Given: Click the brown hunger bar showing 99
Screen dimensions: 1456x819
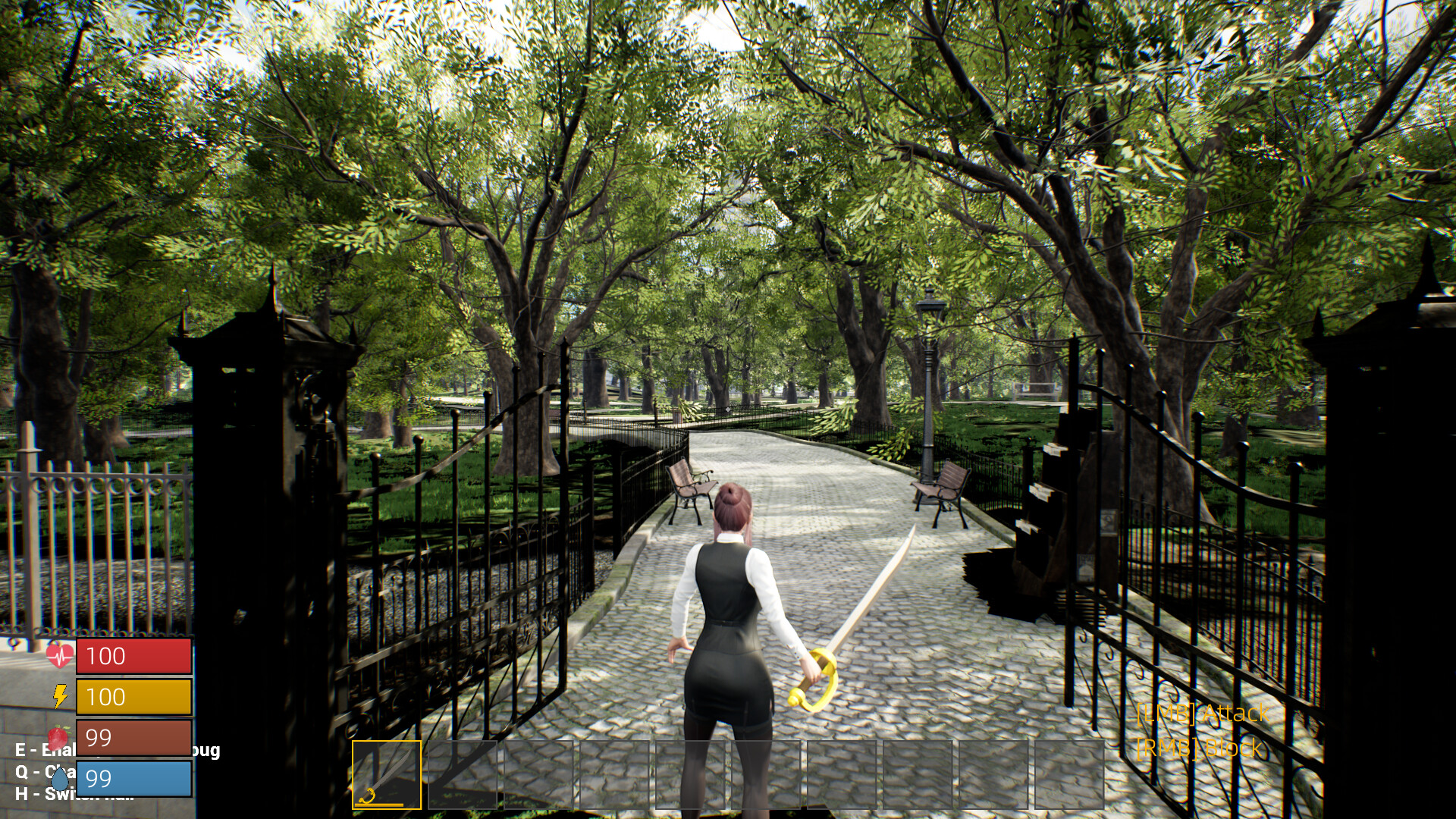Looking at the screenshot, I should point(133,736).
